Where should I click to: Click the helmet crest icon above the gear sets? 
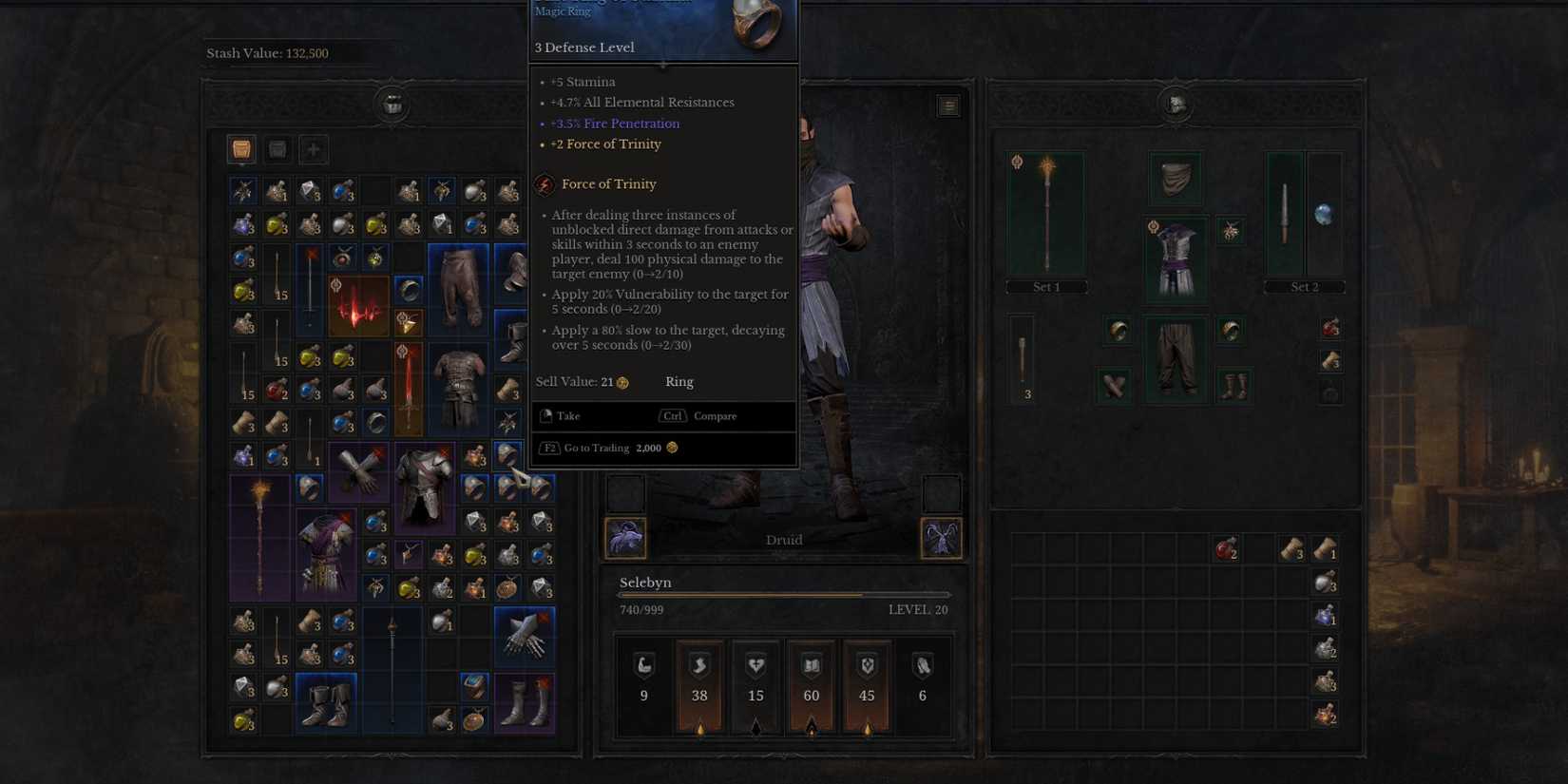[x=1175, y=105]
